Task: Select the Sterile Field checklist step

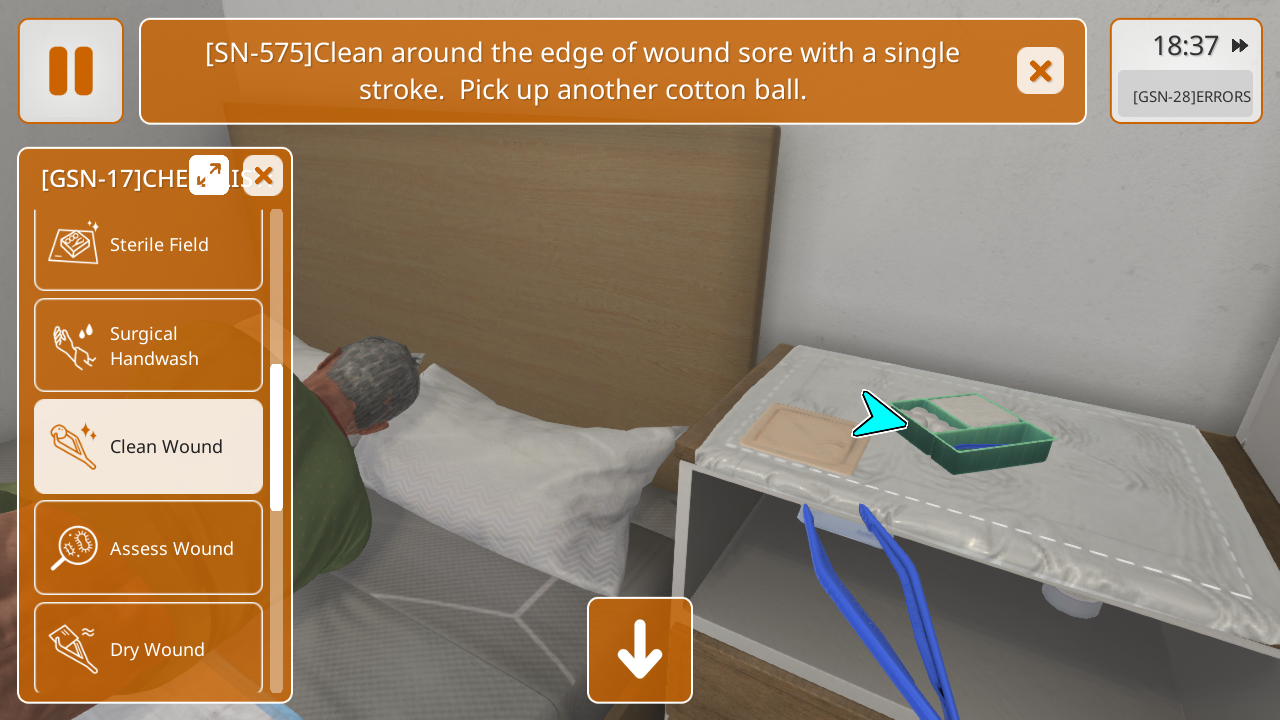Action: pyautogui.click(x=148, y=245)
